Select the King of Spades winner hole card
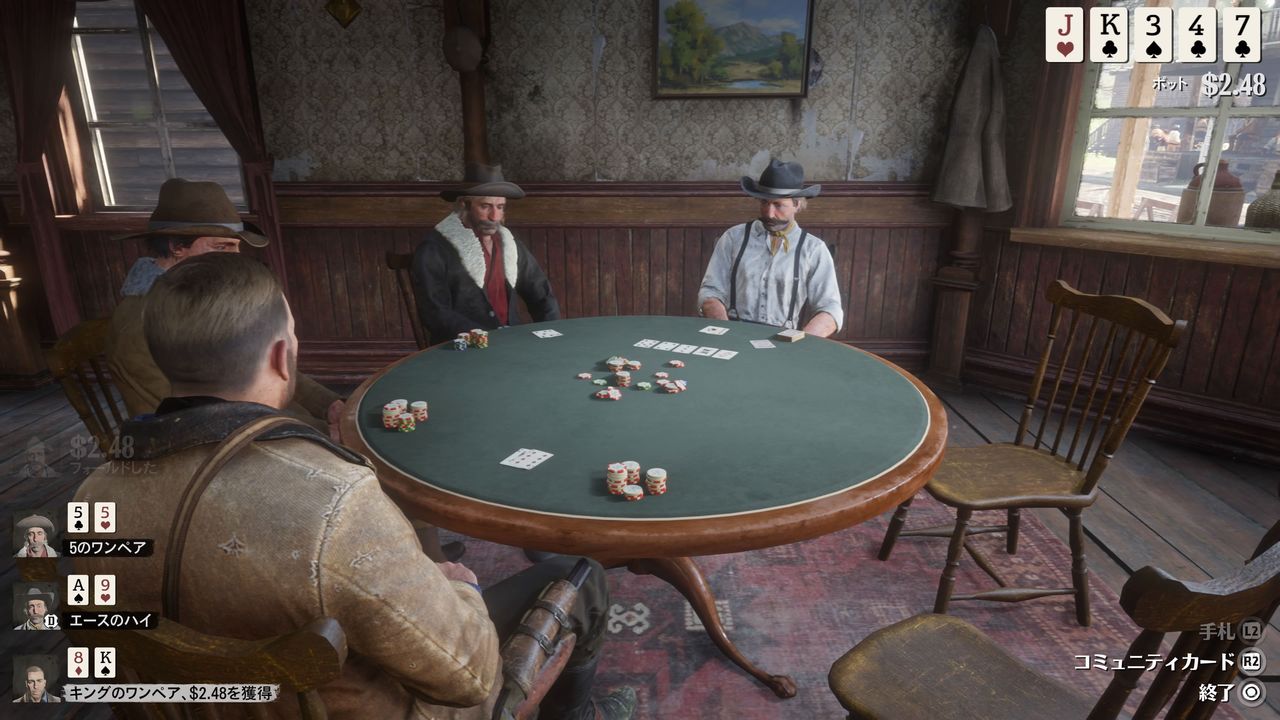The image size is (1280, 720). point(105,664)
